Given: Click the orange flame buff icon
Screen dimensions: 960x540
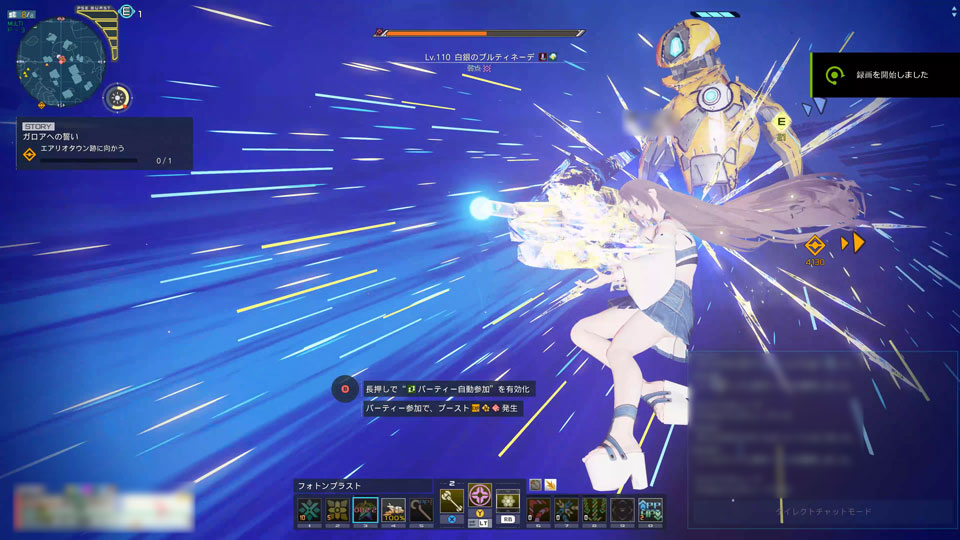Looking at the screenshot, I should click(x=550, y=484).
